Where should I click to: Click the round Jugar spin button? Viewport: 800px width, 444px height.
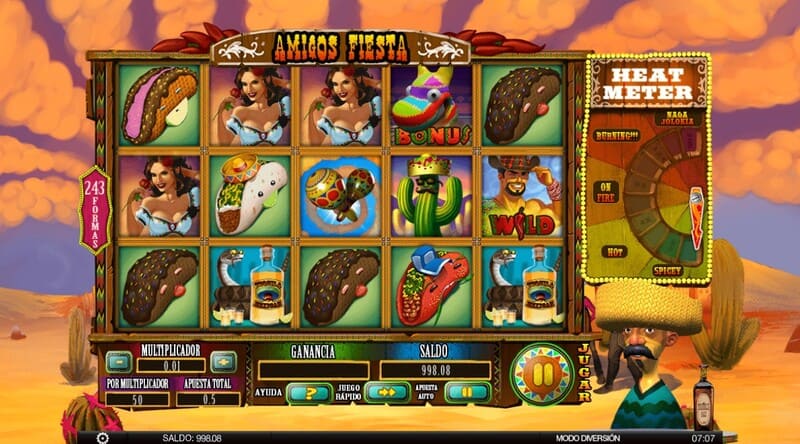pos(541,373)
